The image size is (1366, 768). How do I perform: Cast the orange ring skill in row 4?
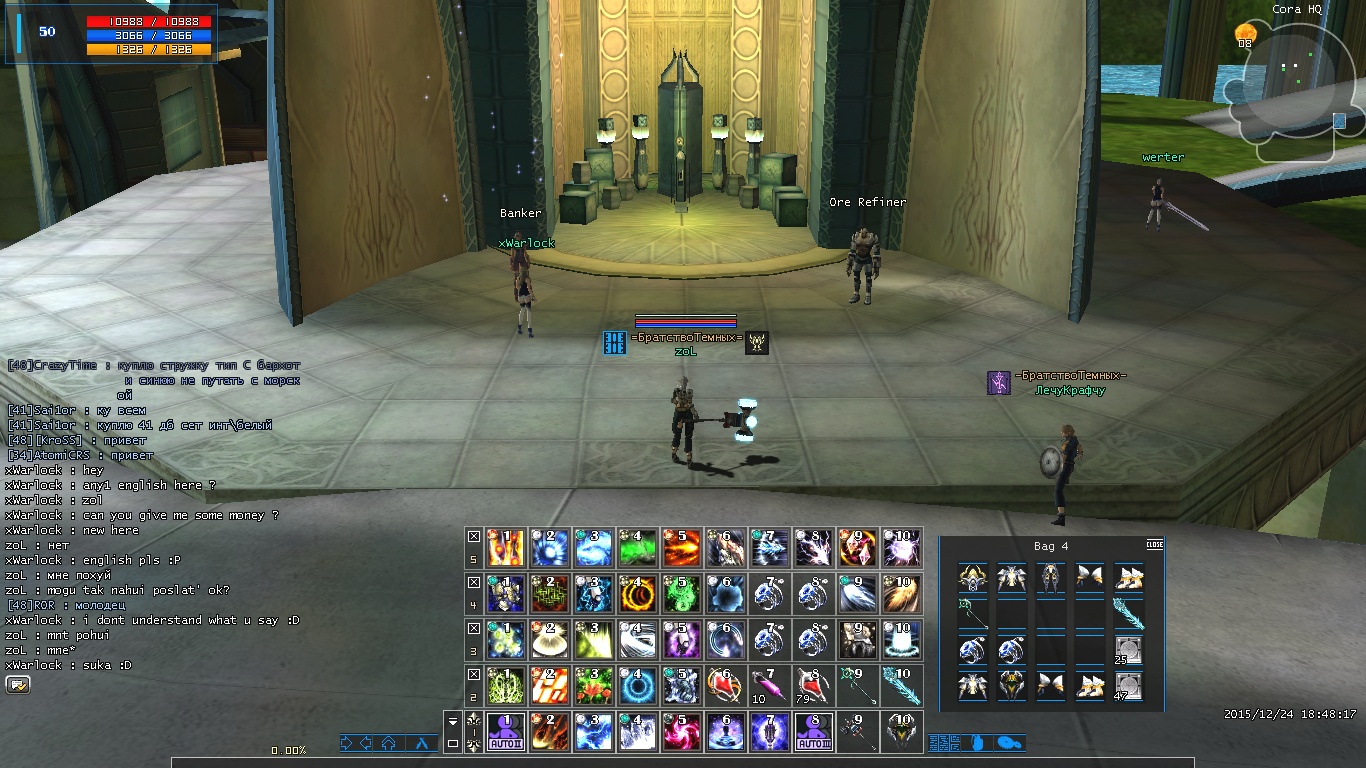(x=638, y=593)
